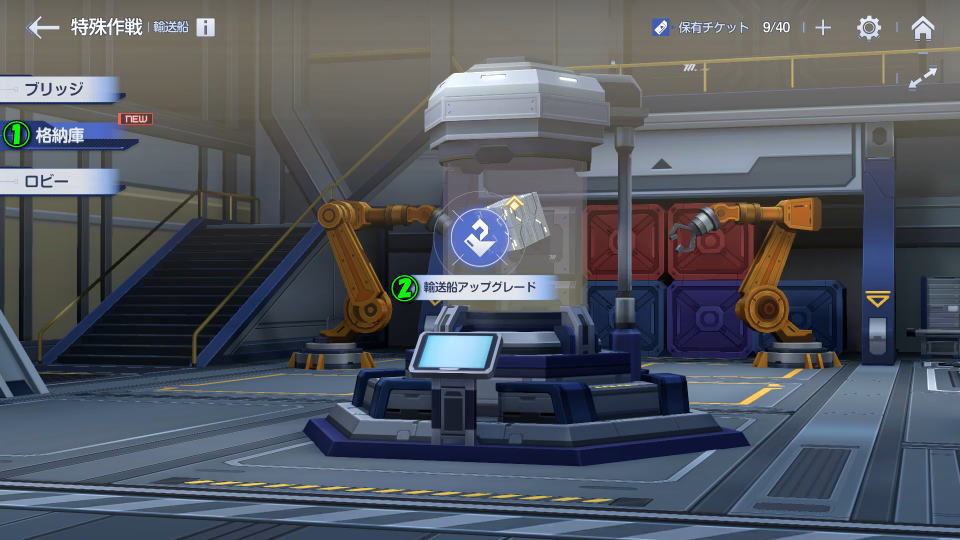
Task: Toggle fullscreen view with the diagonal arrows
Action: coord(923,77)
